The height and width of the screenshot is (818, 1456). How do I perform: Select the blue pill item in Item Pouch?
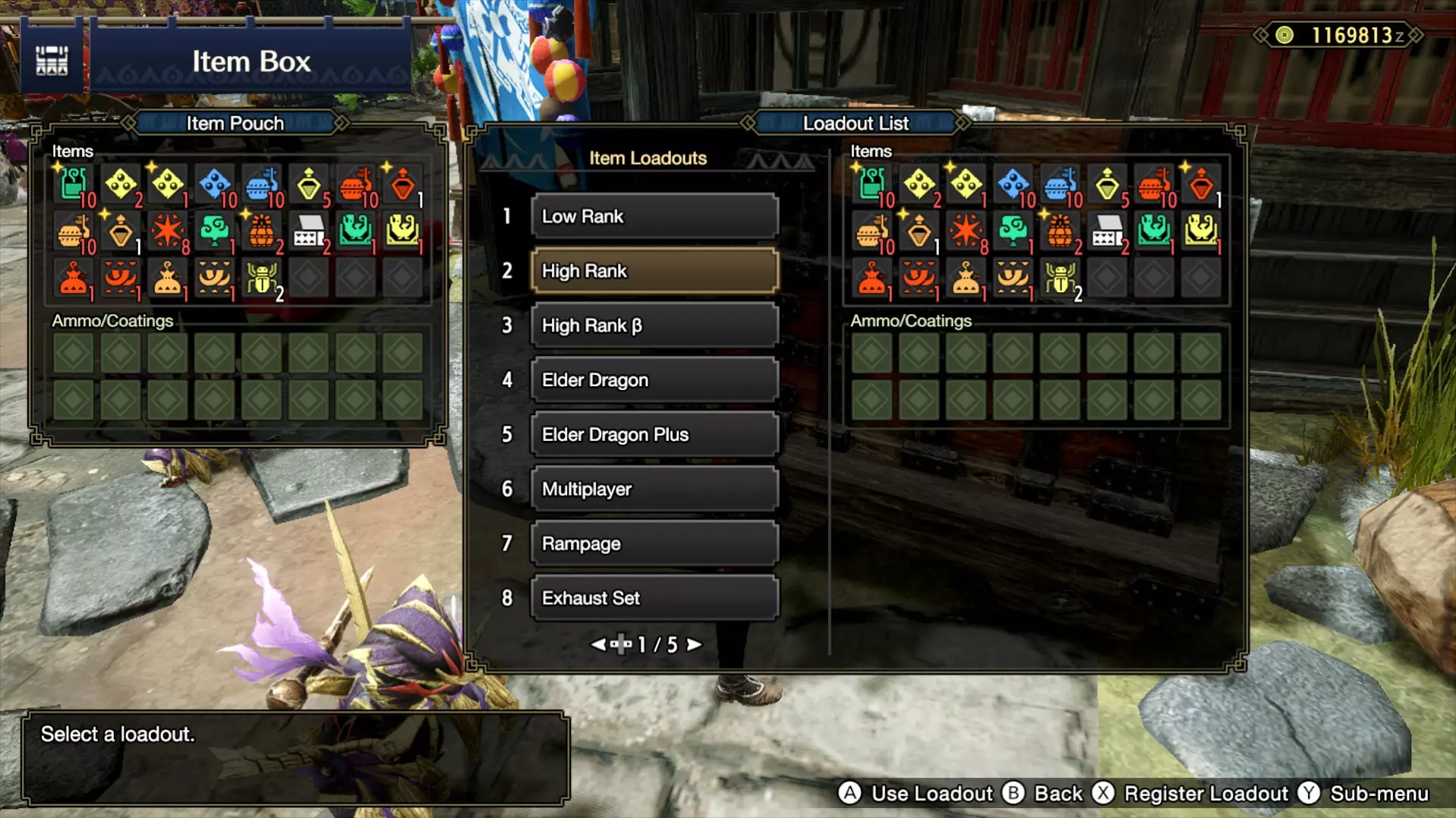click(215, 184)
